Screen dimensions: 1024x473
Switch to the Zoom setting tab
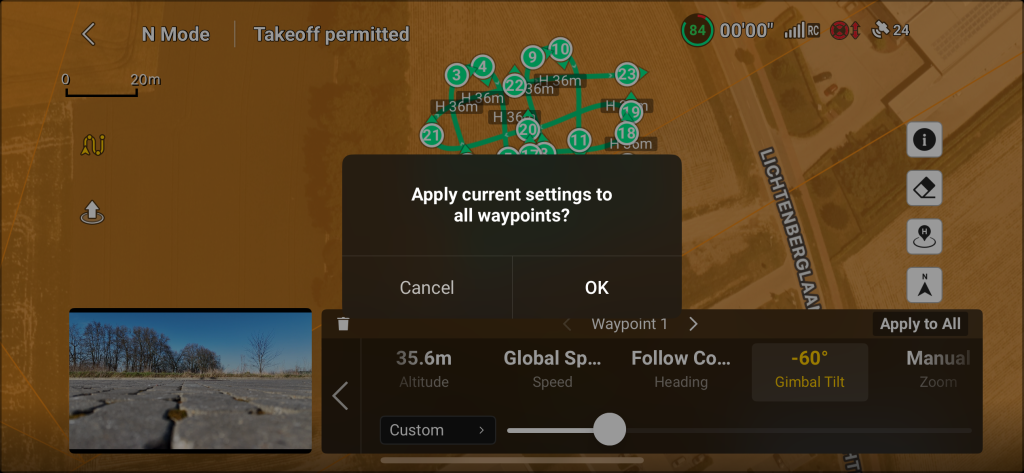937,368
